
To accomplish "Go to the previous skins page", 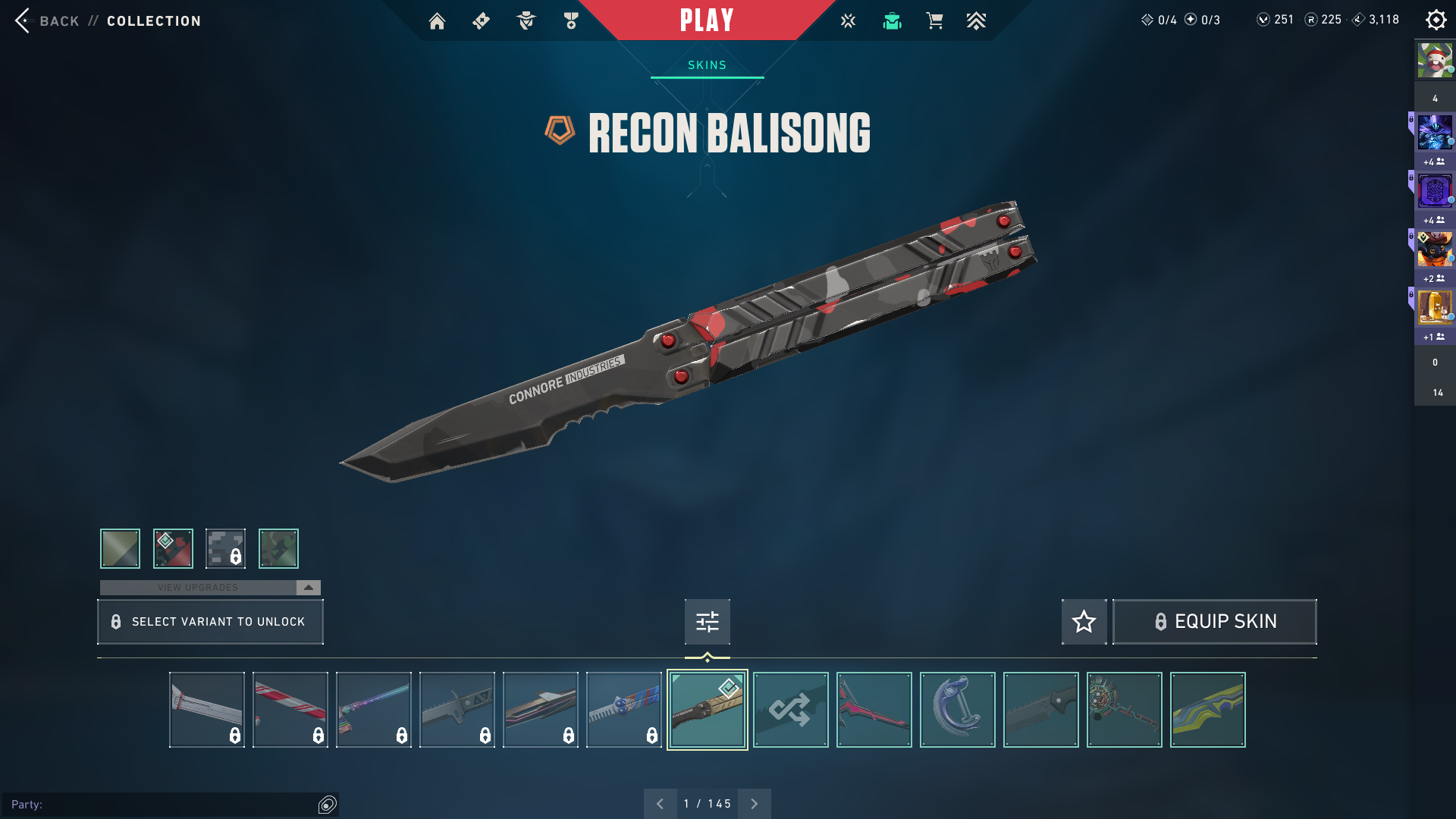I will point(660,804).
